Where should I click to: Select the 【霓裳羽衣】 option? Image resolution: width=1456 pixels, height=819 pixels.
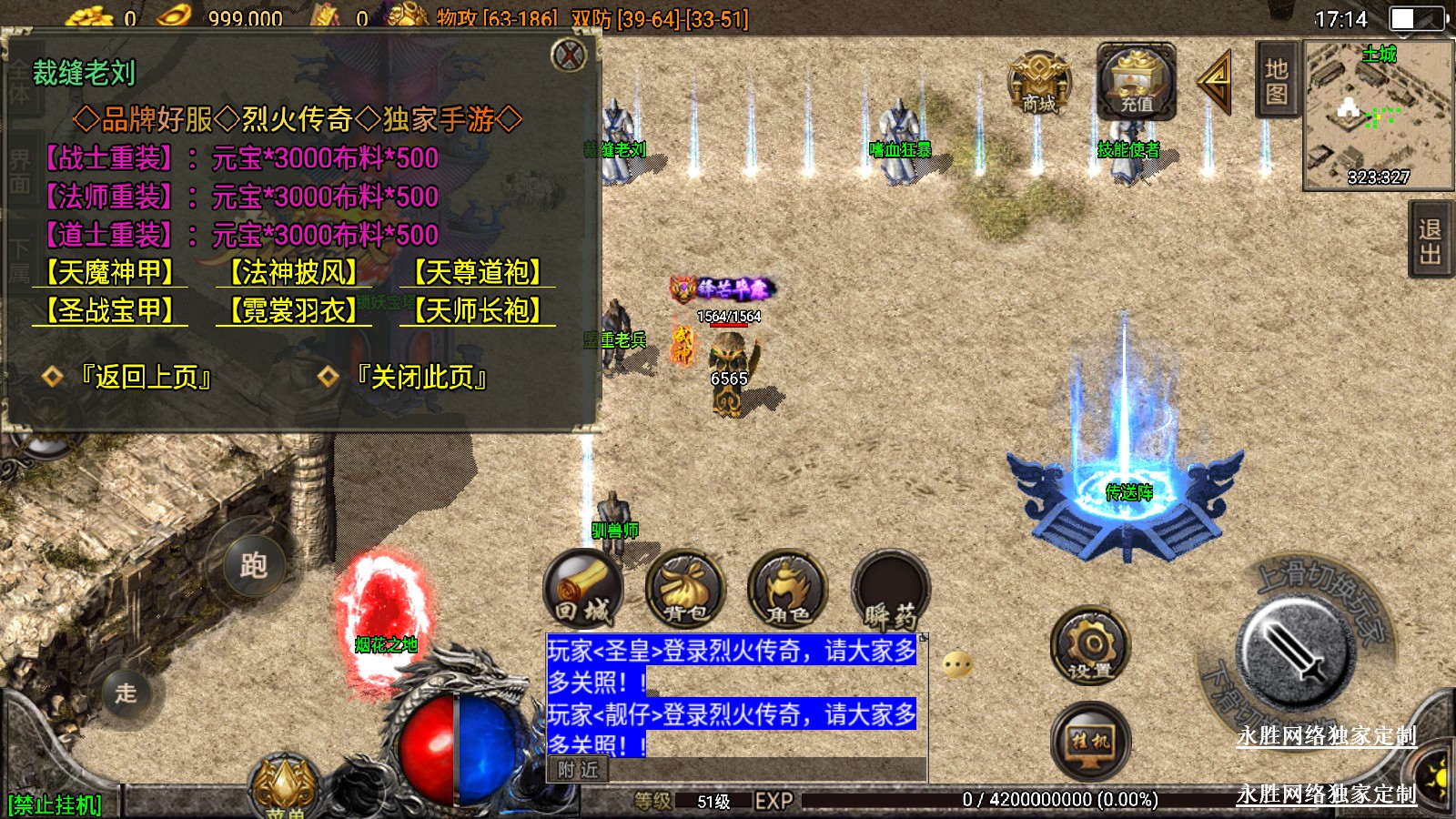(293, 311)
